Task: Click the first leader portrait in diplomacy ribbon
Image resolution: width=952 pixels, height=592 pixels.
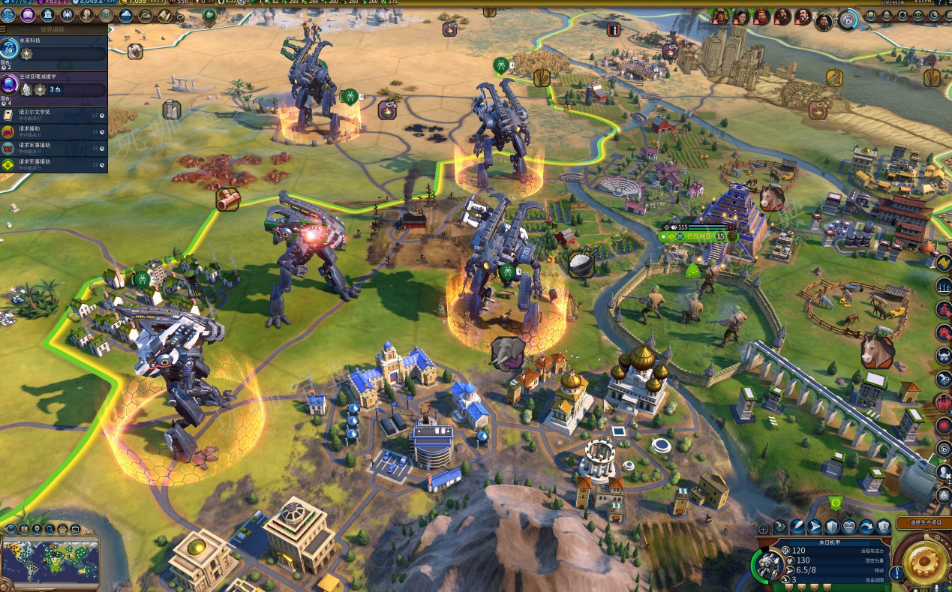Action: point(720,16)
